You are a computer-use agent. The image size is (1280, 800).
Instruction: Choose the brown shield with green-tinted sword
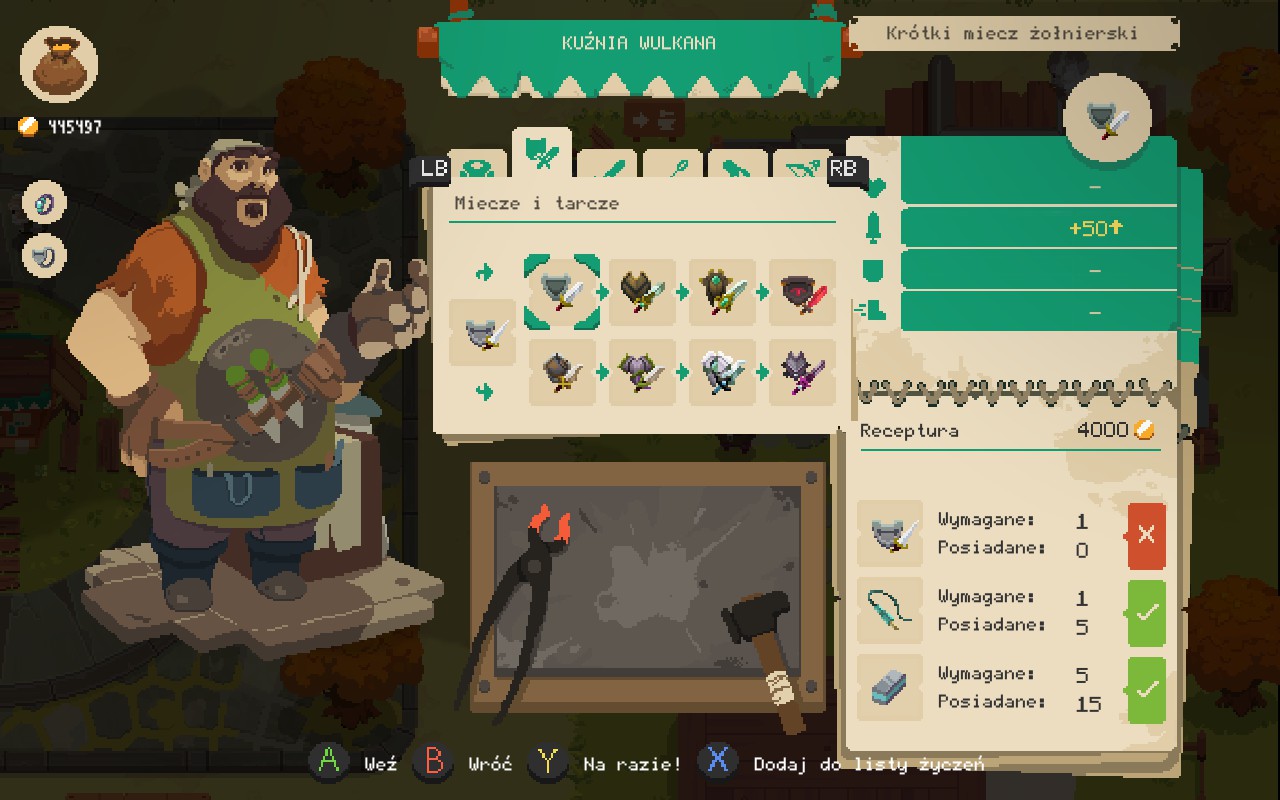point(642,292)
